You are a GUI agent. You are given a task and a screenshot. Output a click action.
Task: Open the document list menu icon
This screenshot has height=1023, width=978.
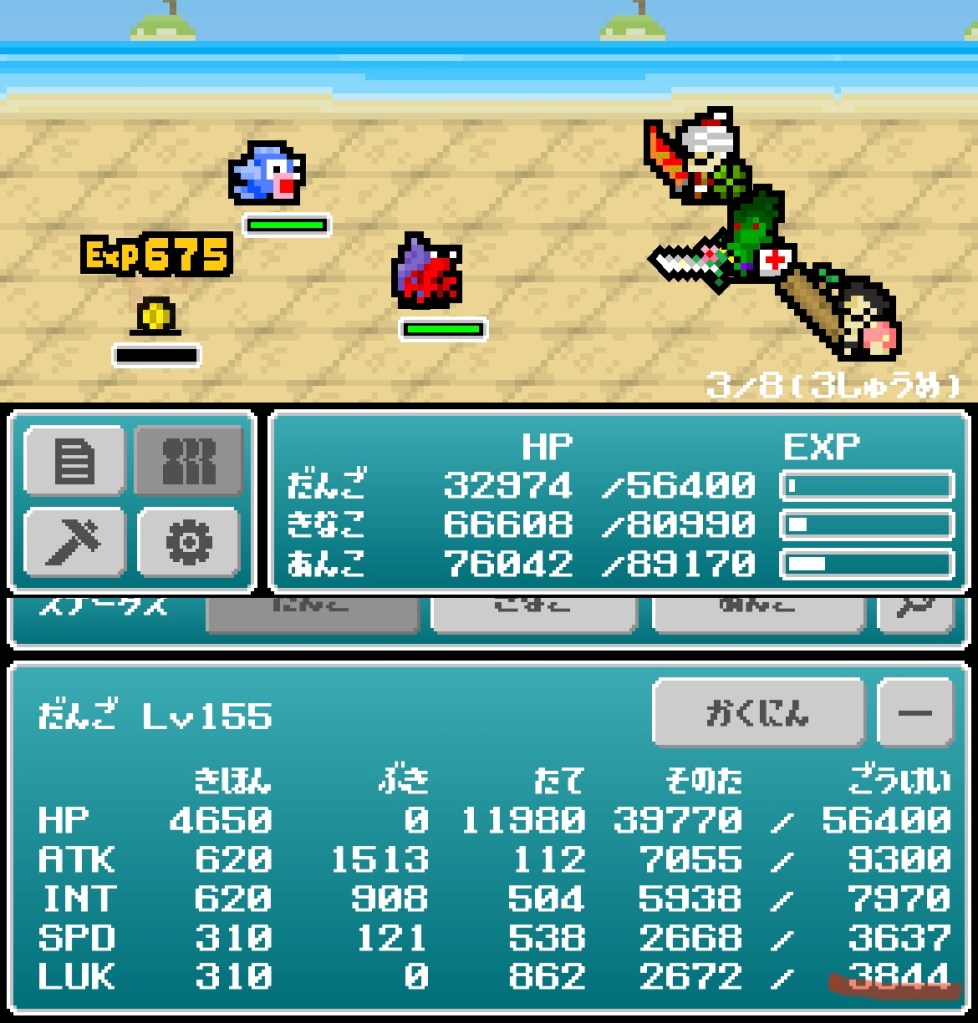(x=75, y=460)
